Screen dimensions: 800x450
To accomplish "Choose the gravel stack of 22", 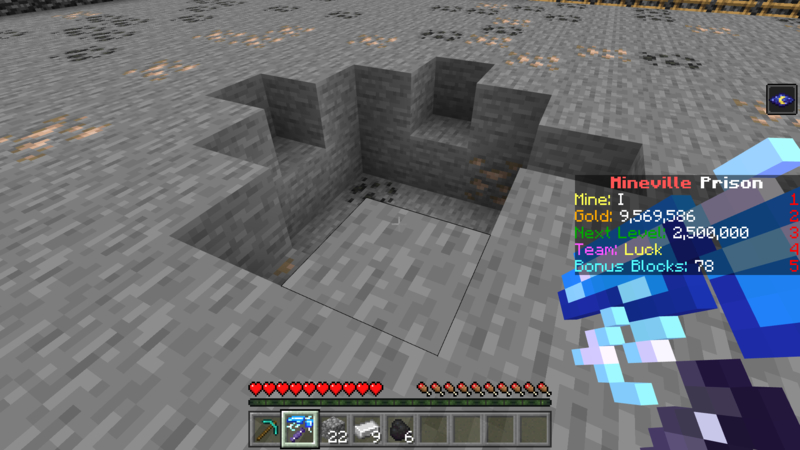I will coord(333,429).
